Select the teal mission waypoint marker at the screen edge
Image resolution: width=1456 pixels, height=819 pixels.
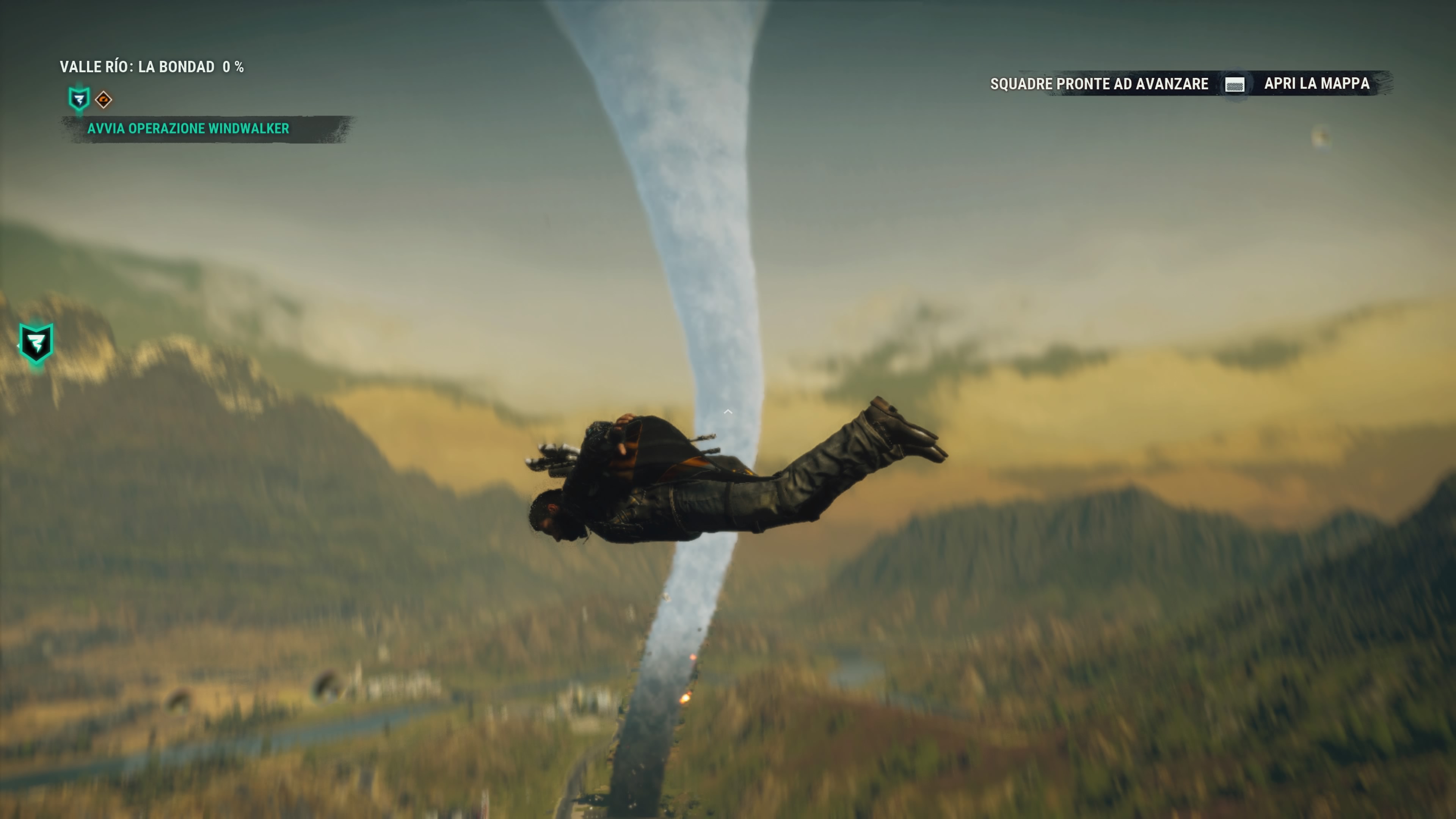pos(36,343)
